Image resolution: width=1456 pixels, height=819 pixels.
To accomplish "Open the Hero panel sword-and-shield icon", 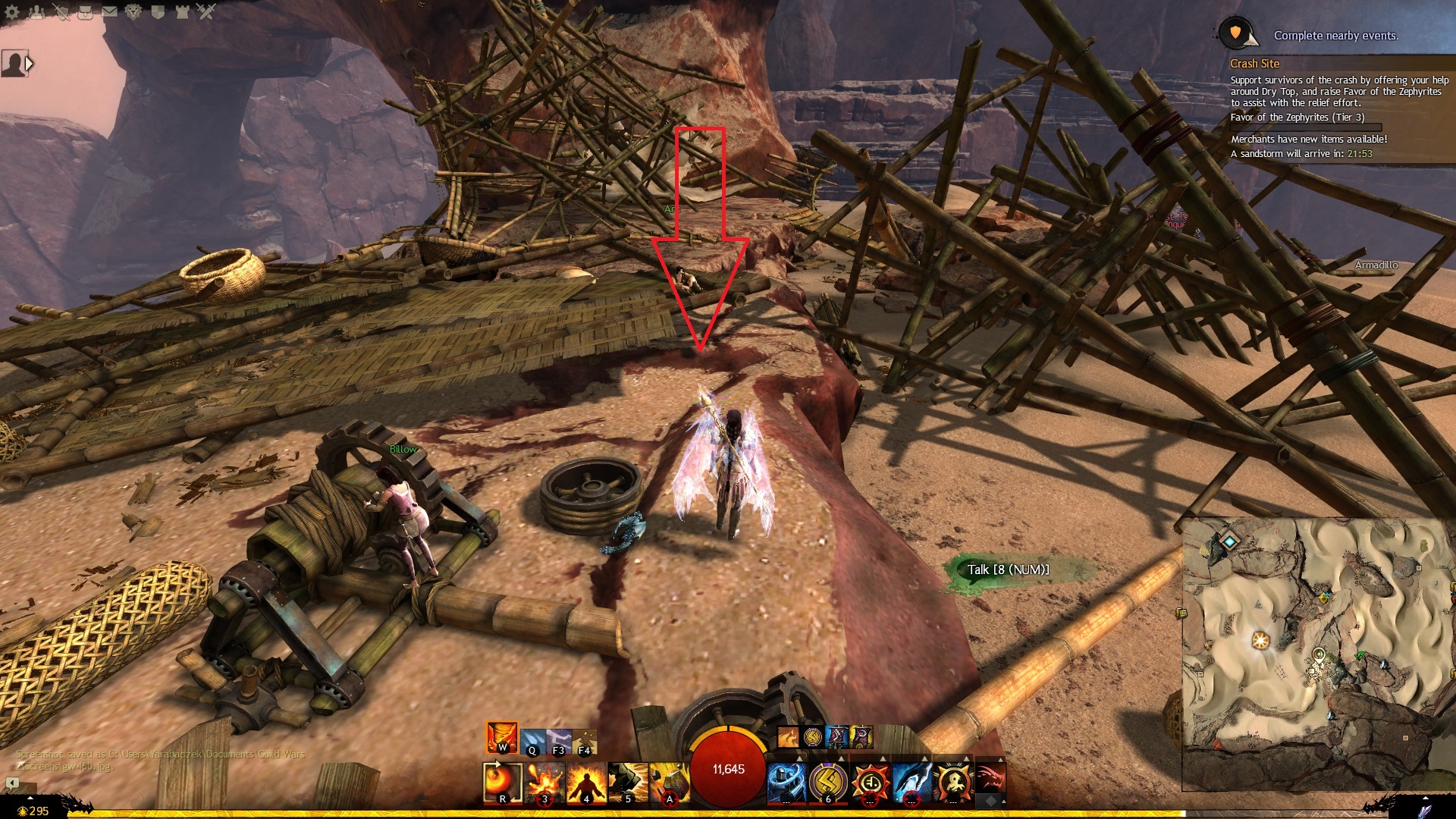I will [x=61, y=12].
